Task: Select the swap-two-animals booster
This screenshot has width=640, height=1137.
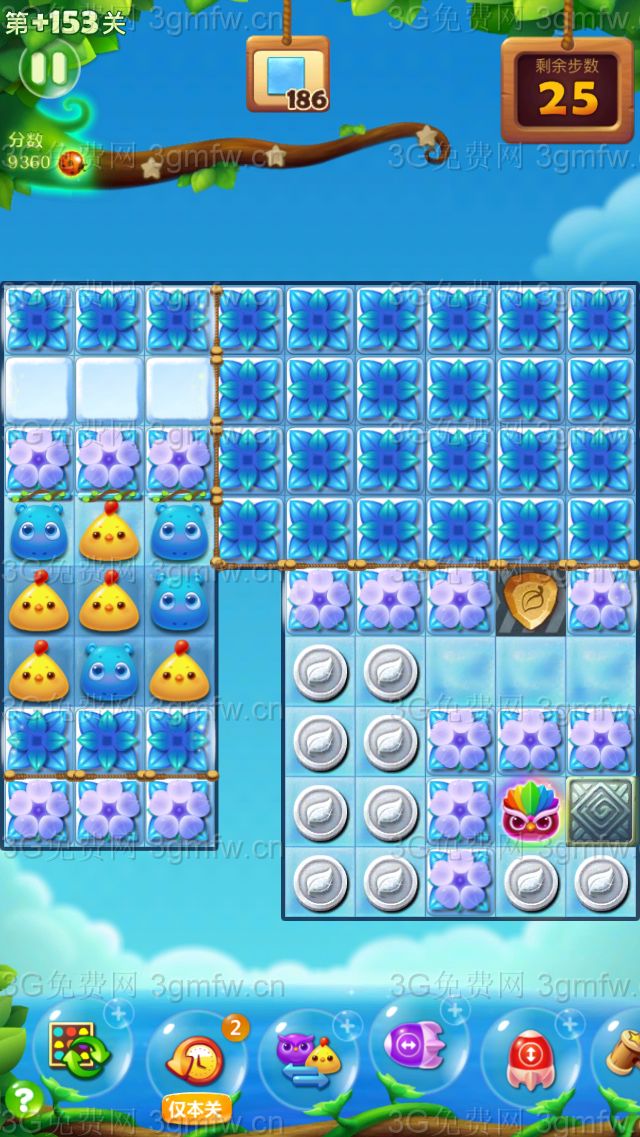Action: click(x=306, y=1056)
